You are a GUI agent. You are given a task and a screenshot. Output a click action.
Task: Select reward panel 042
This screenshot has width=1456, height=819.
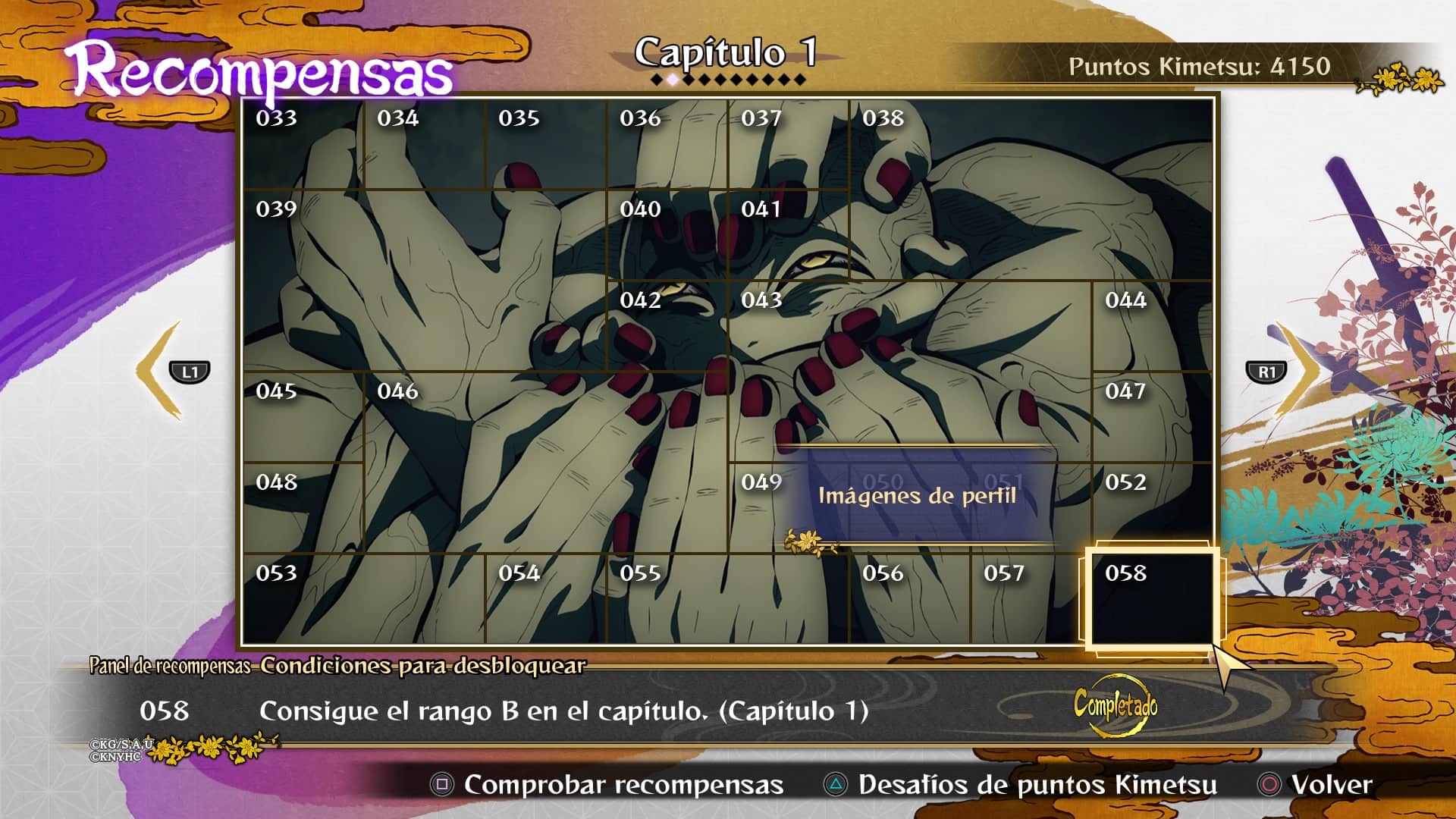[x=667, y=325]
